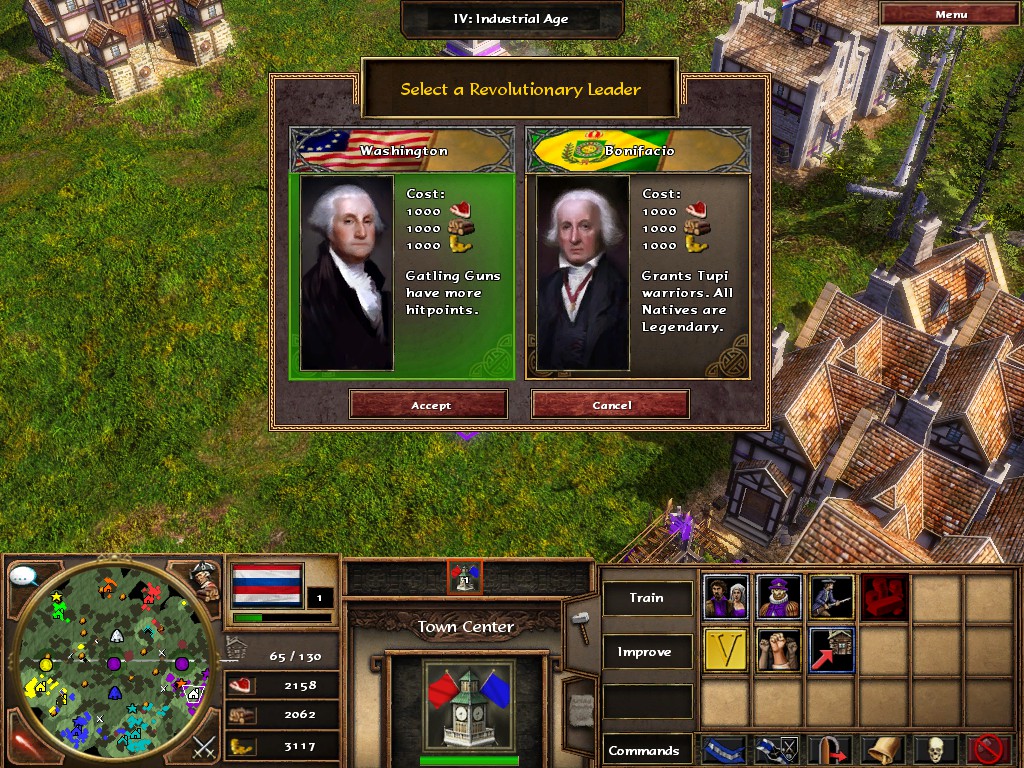This screenshot has width=1024, height=768.
Task: Open chat with the speech bubble icon
Action: point(24,576)
